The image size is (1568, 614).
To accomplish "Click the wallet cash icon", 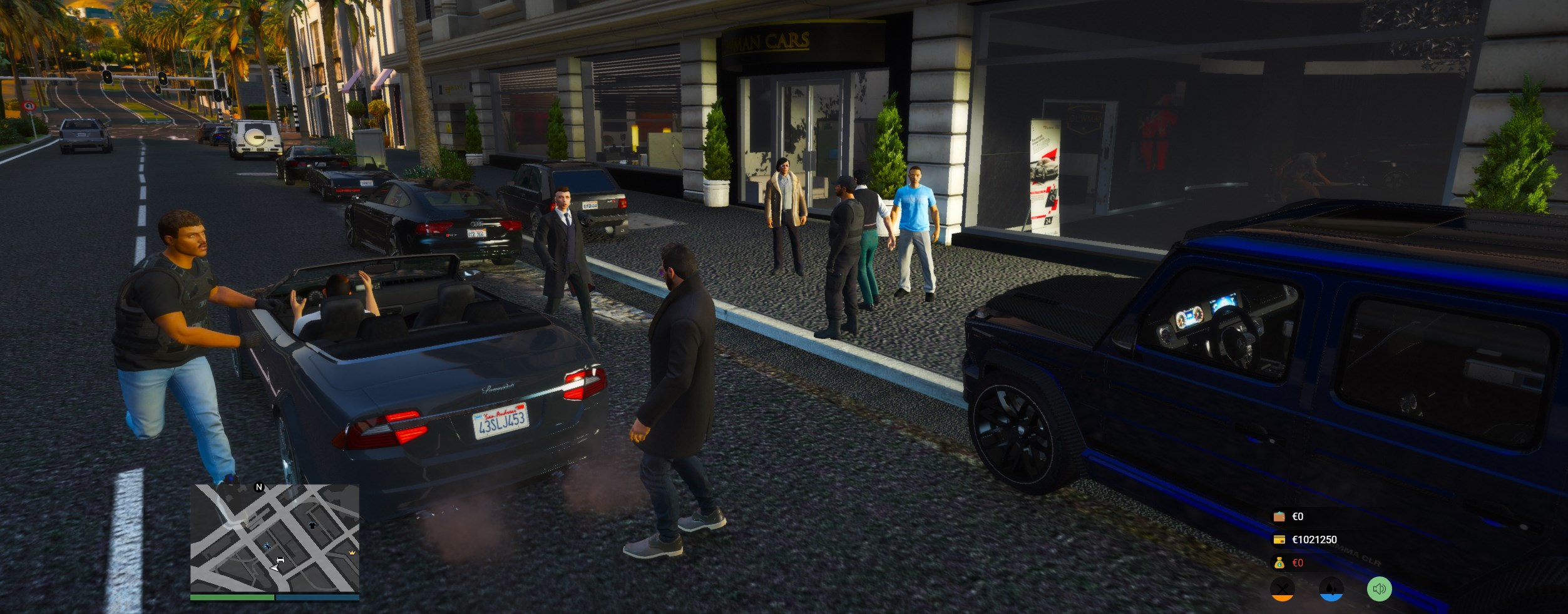I will [1279, 516].
